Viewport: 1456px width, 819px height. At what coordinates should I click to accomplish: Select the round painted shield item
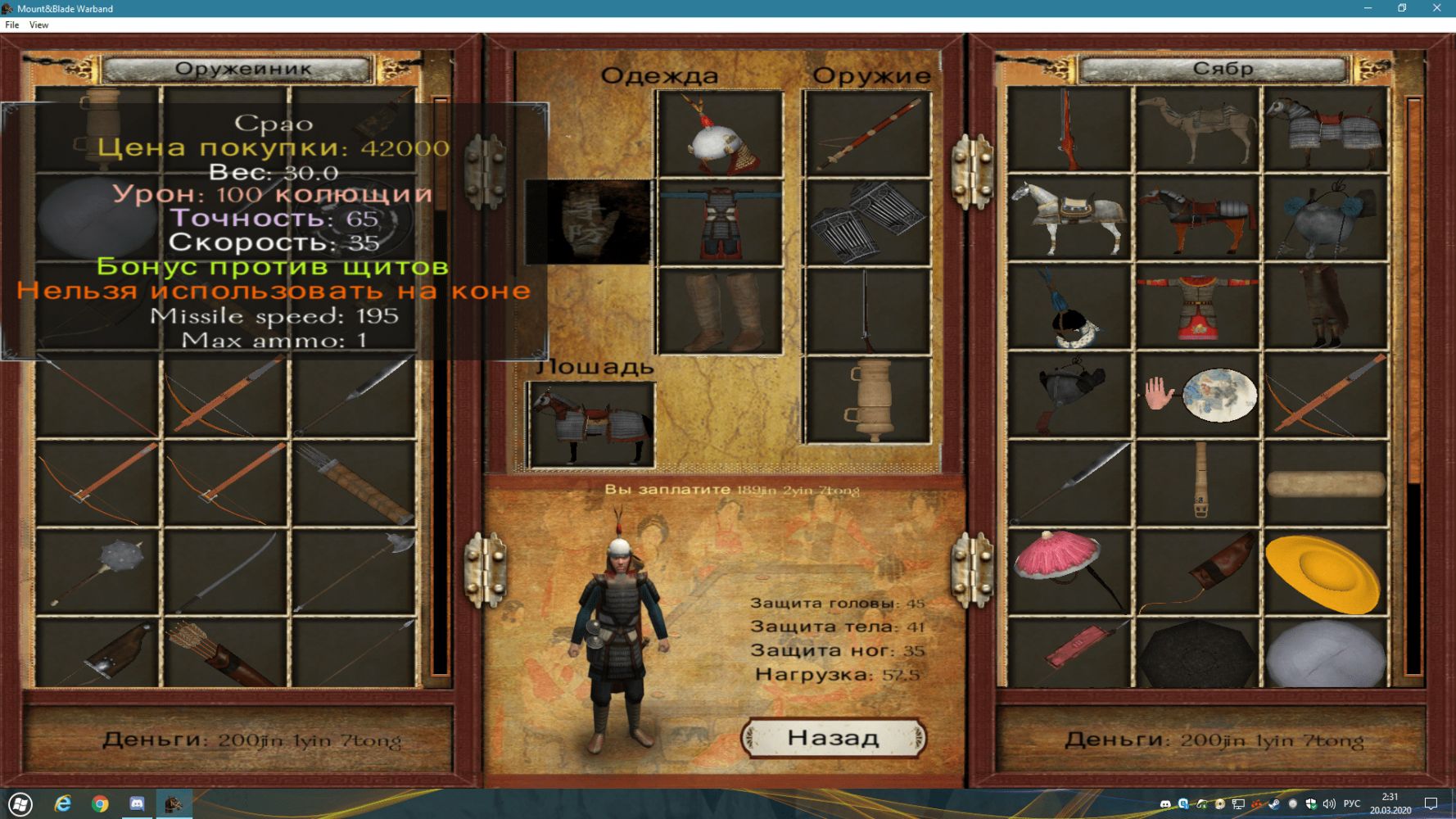1218,395
